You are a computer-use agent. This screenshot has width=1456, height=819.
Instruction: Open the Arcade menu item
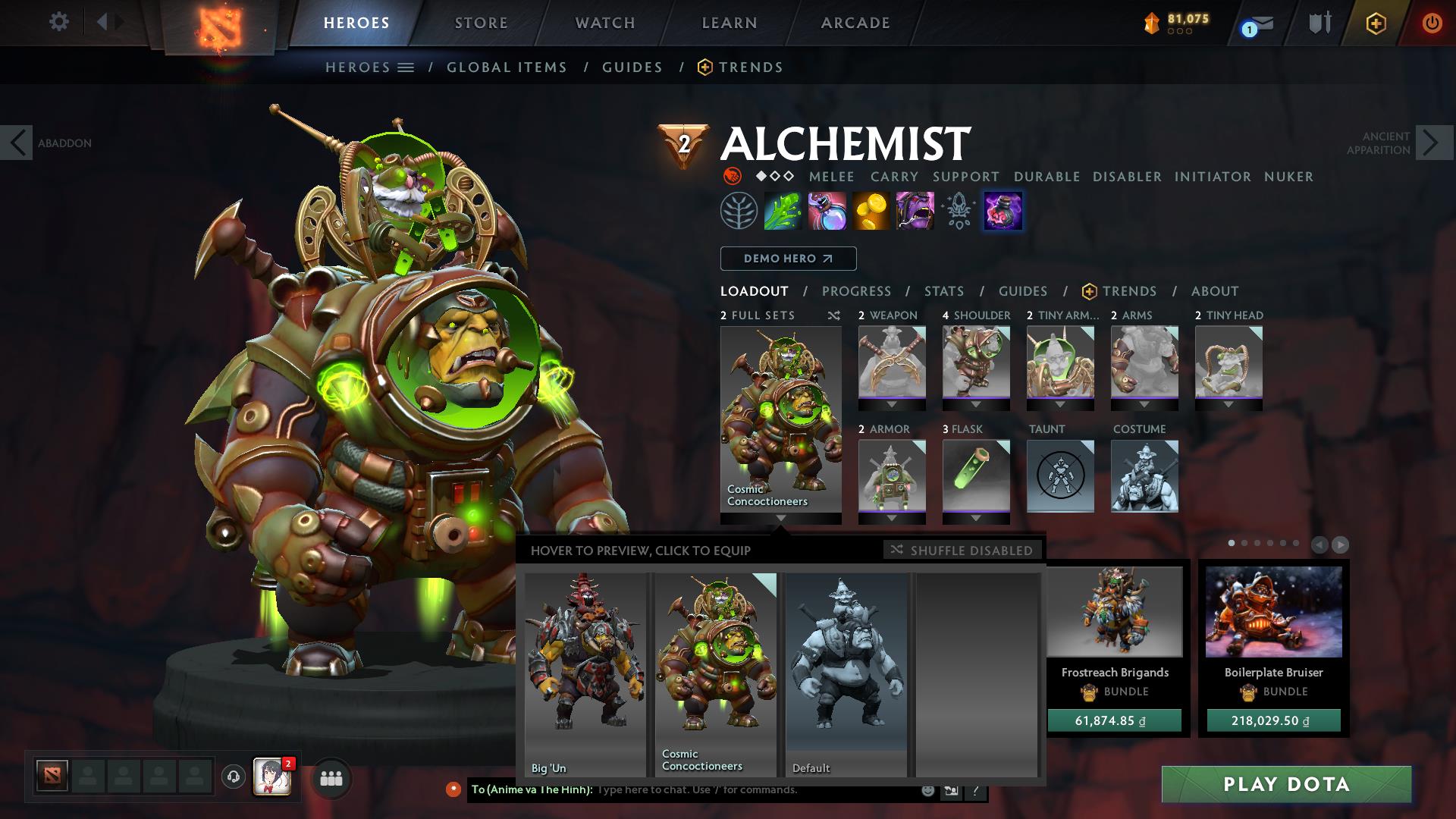855,22
